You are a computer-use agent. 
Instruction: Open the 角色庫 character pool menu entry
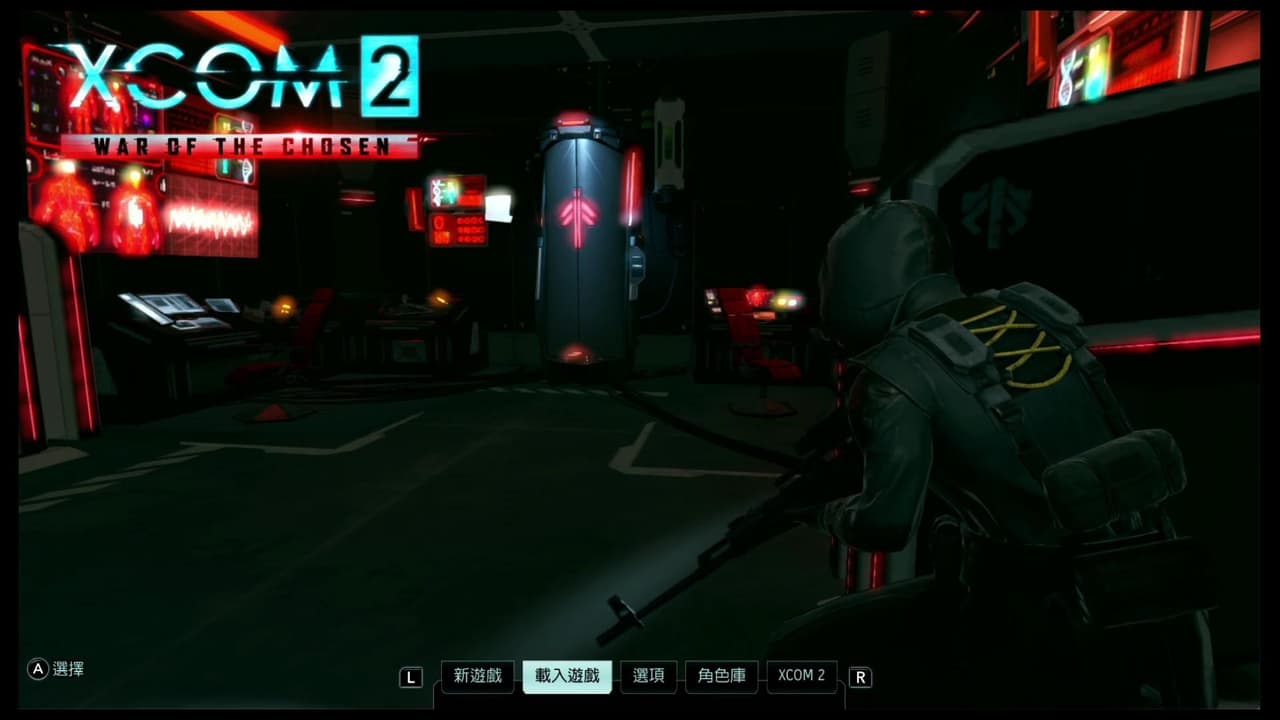[721, 677]
